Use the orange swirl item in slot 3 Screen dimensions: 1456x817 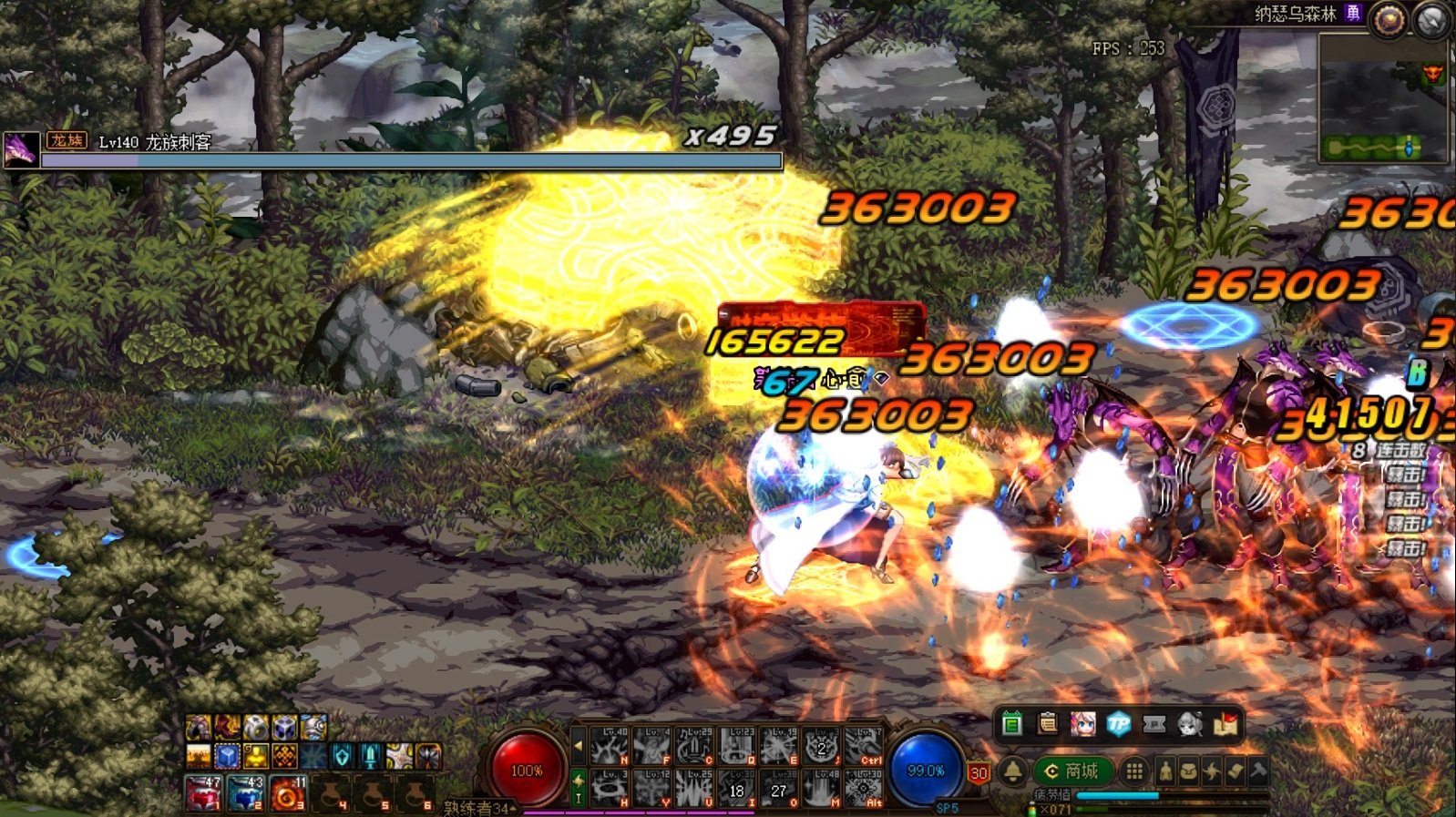(287, 793)
